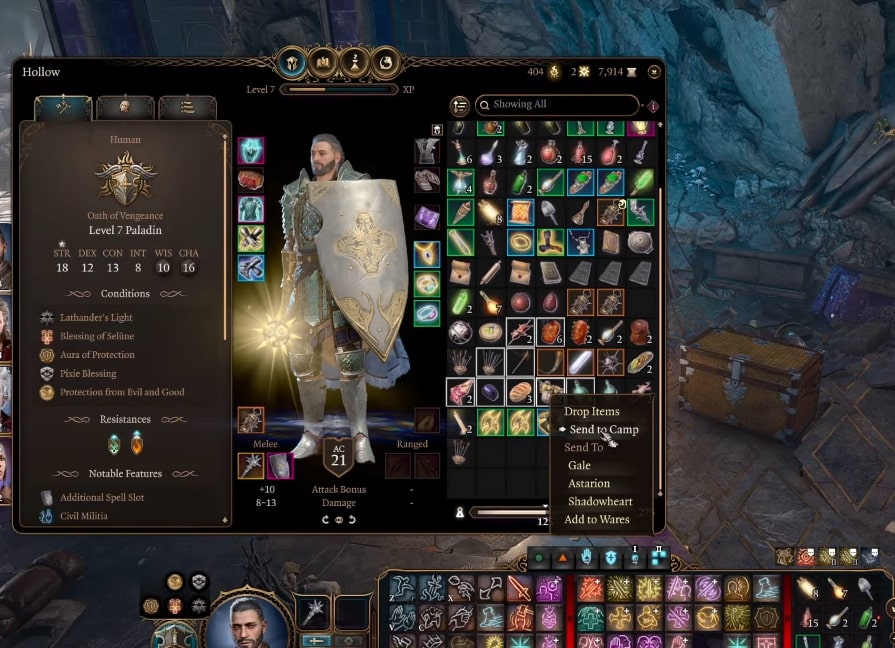This screenshot has width=895, height=648.
Task: Select the purple cloak equipment slot
Action: point(427,216)
